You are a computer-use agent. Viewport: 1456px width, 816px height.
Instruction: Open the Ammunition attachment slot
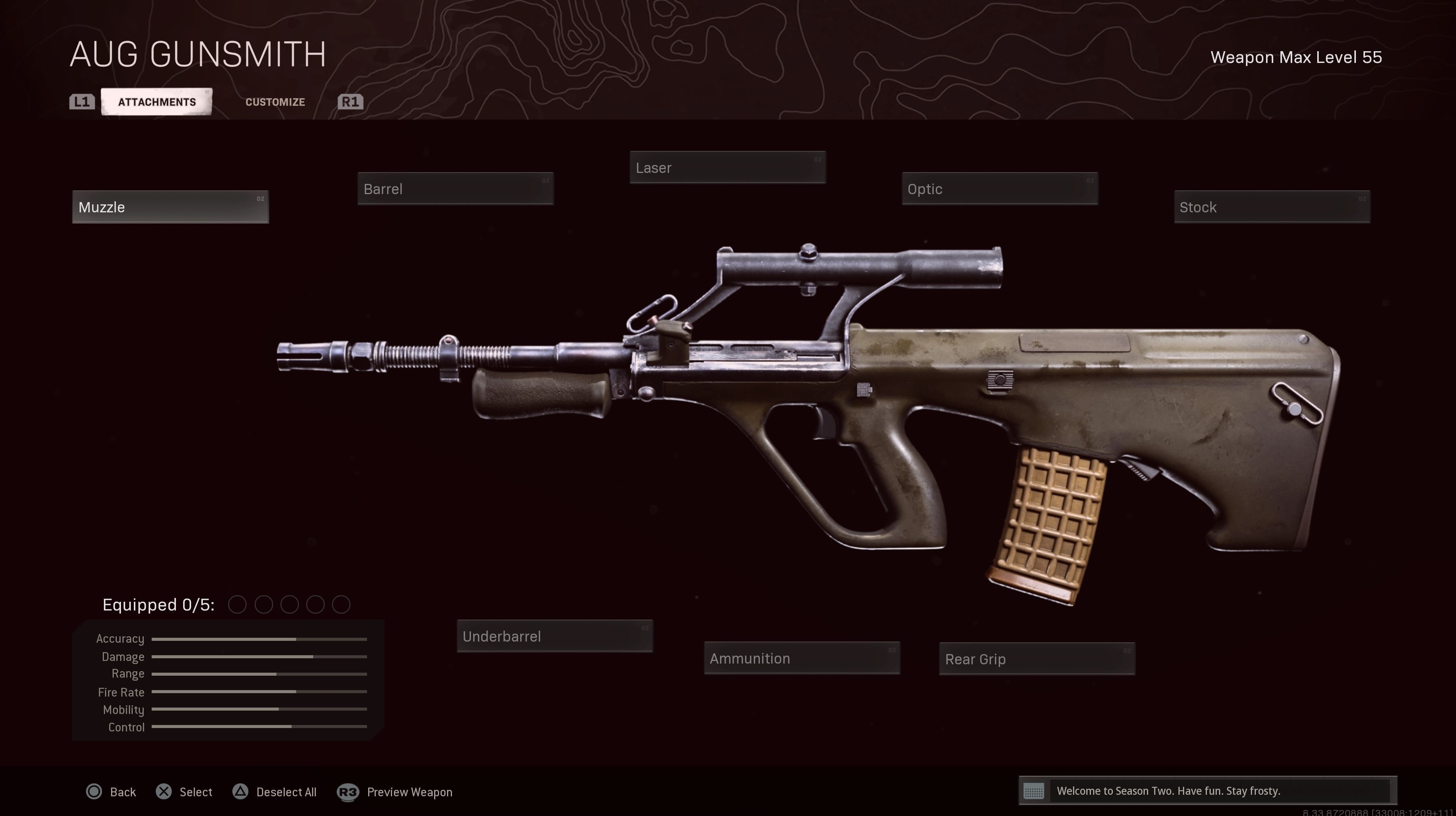[802, 658]
